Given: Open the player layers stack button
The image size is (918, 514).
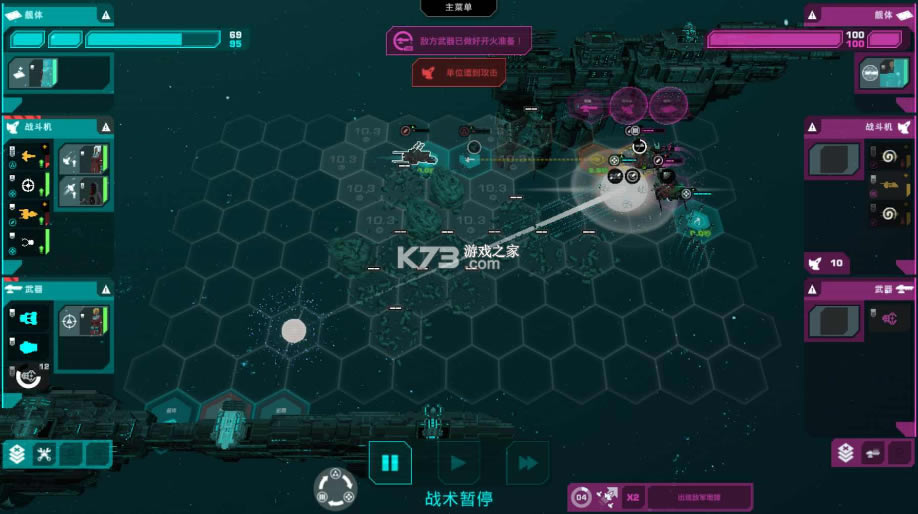Looking at the screenshot, I should pyautogui.click(x=17, y=455).
